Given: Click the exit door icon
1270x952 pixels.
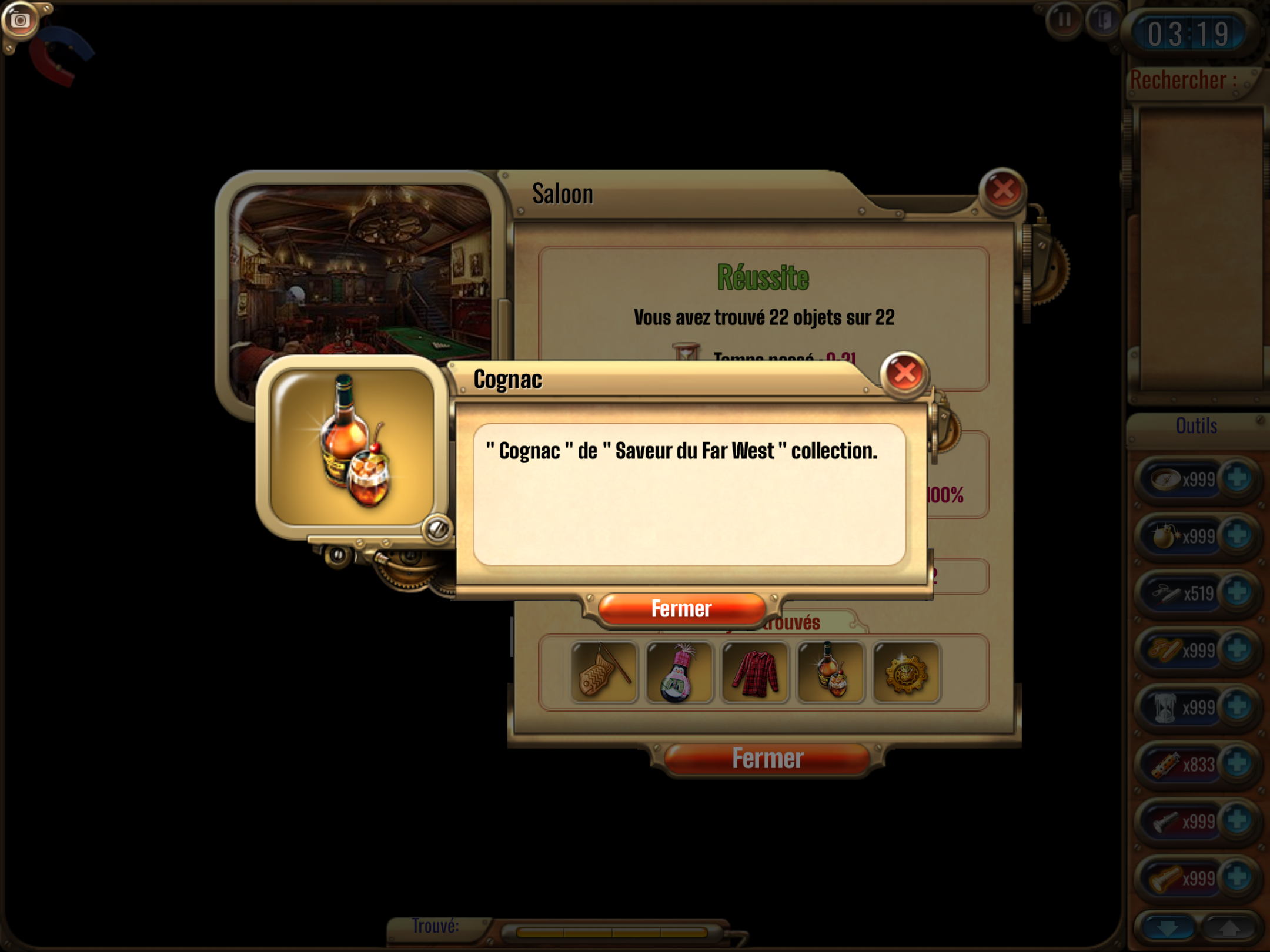Looking at the screenshot, I should point(1102,21).
